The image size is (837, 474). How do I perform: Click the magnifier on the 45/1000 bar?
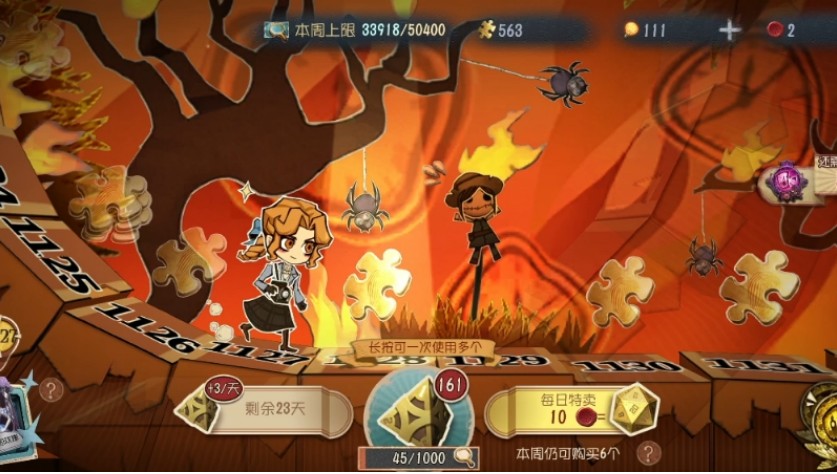tap(462, 458)
